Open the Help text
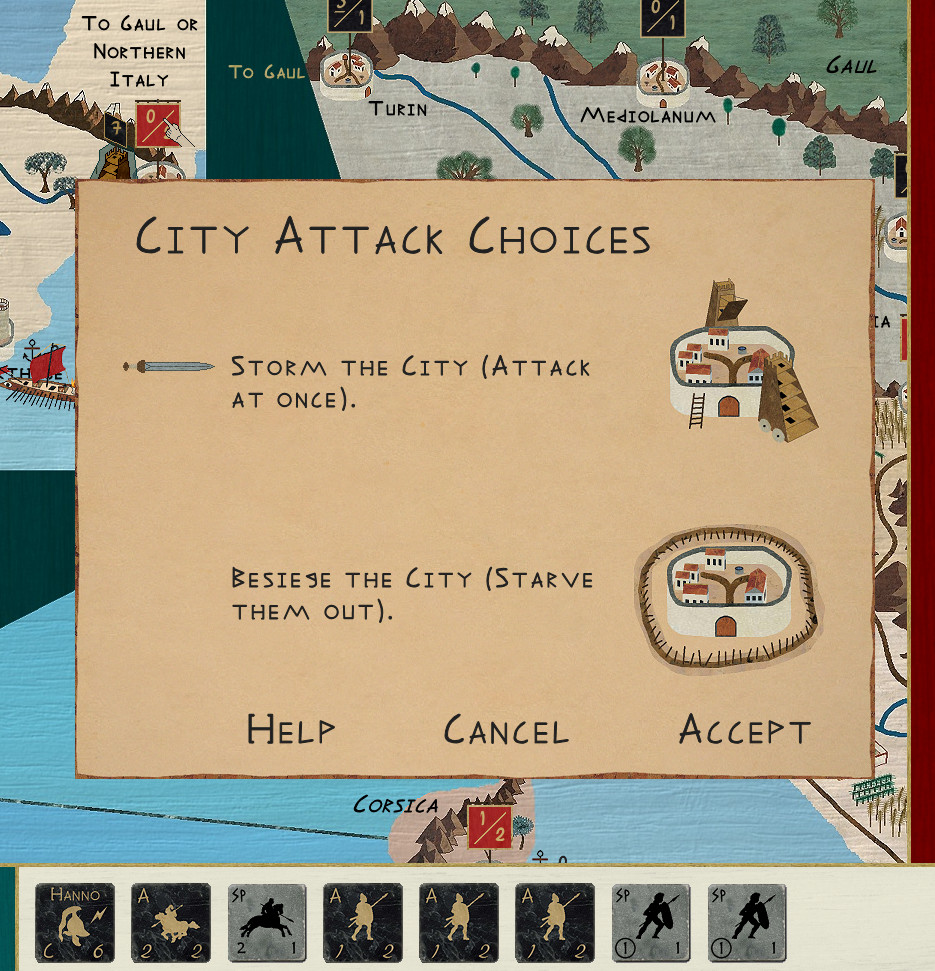This screenshot has height=971, width=935. pyautogui.click(x=290, y=730)
